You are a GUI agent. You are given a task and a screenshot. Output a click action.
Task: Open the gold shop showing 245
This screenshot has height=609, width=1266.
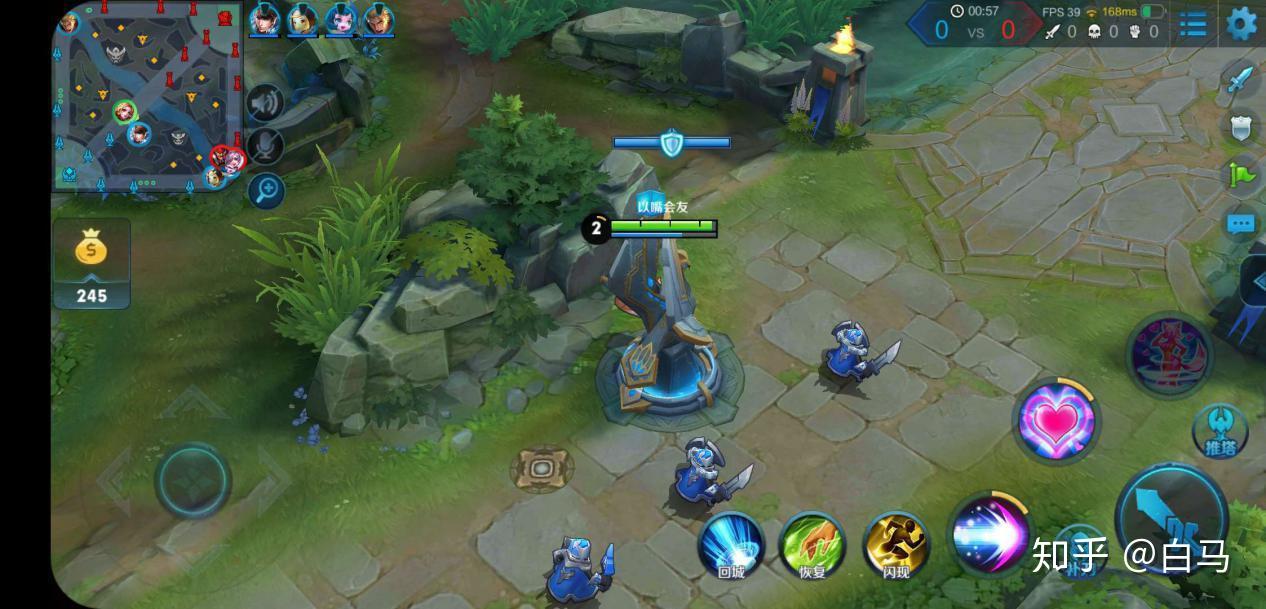[91, 264]
